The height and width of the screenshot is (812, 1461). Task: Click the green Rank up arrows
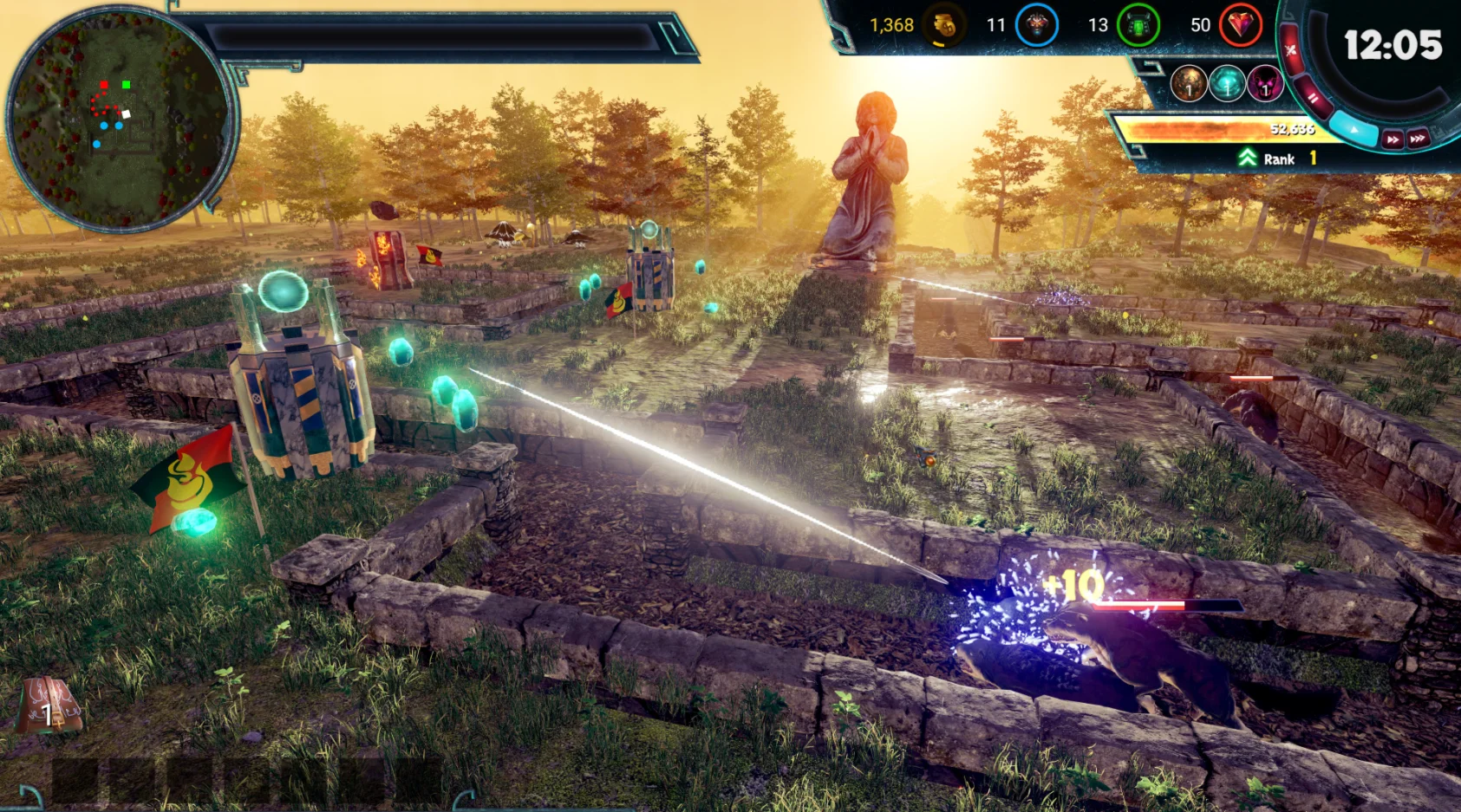coord(1247,158)
